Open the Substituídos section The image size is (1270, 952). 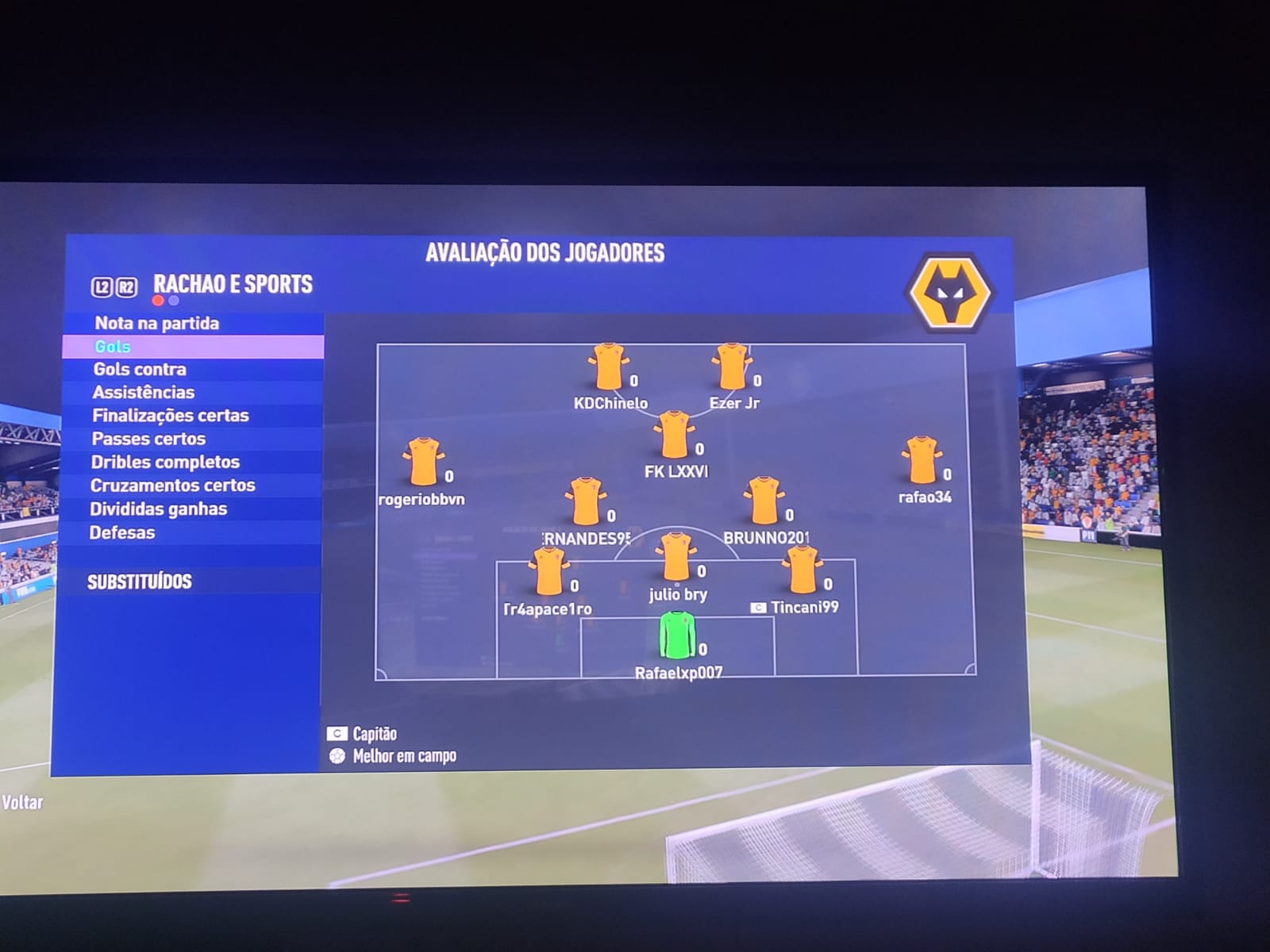point(140,582)
